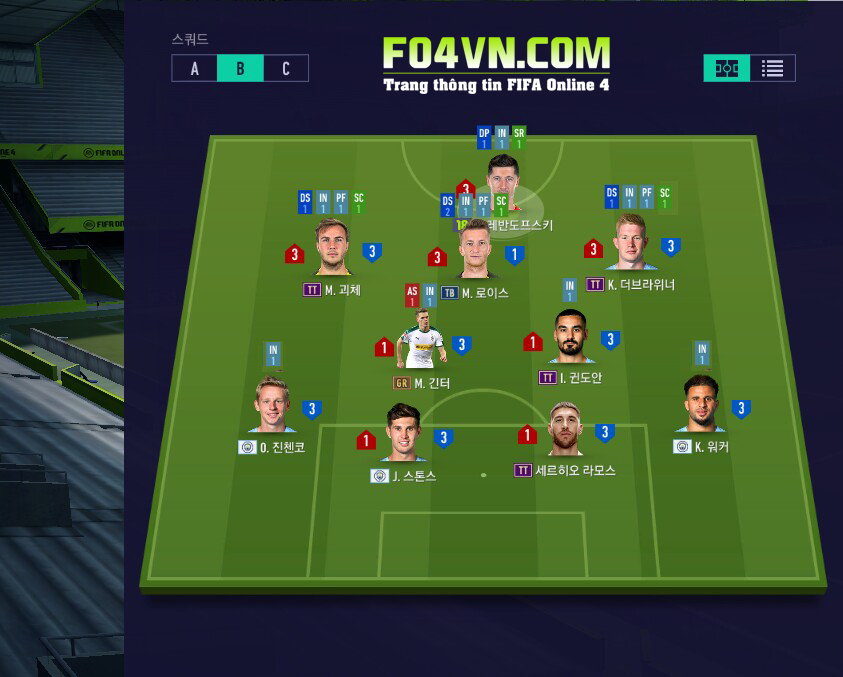Screen dimensions: 843x677
Task: Click I. 귄도안 player card
Action: pyautogui.click(x=571, y=339)
